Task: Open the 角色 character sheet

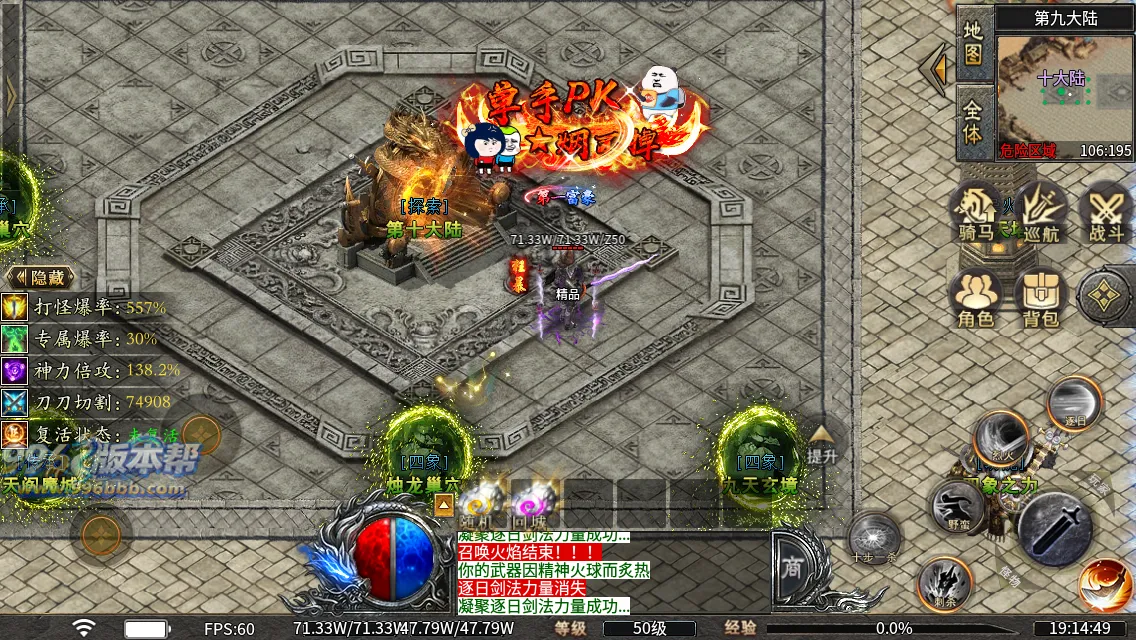Action: pyautogui.click(x=975, y=299)
